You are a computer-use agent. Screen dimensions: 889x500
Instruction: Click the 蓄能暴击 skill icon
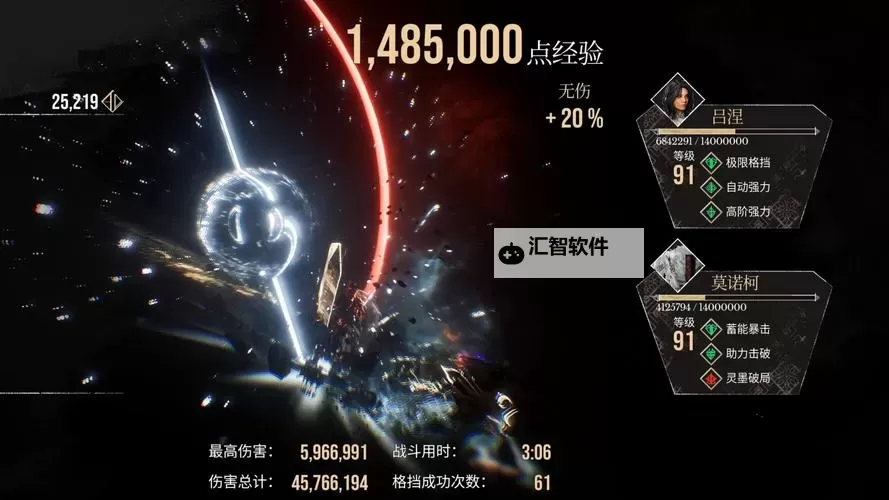tap(712, 328)
